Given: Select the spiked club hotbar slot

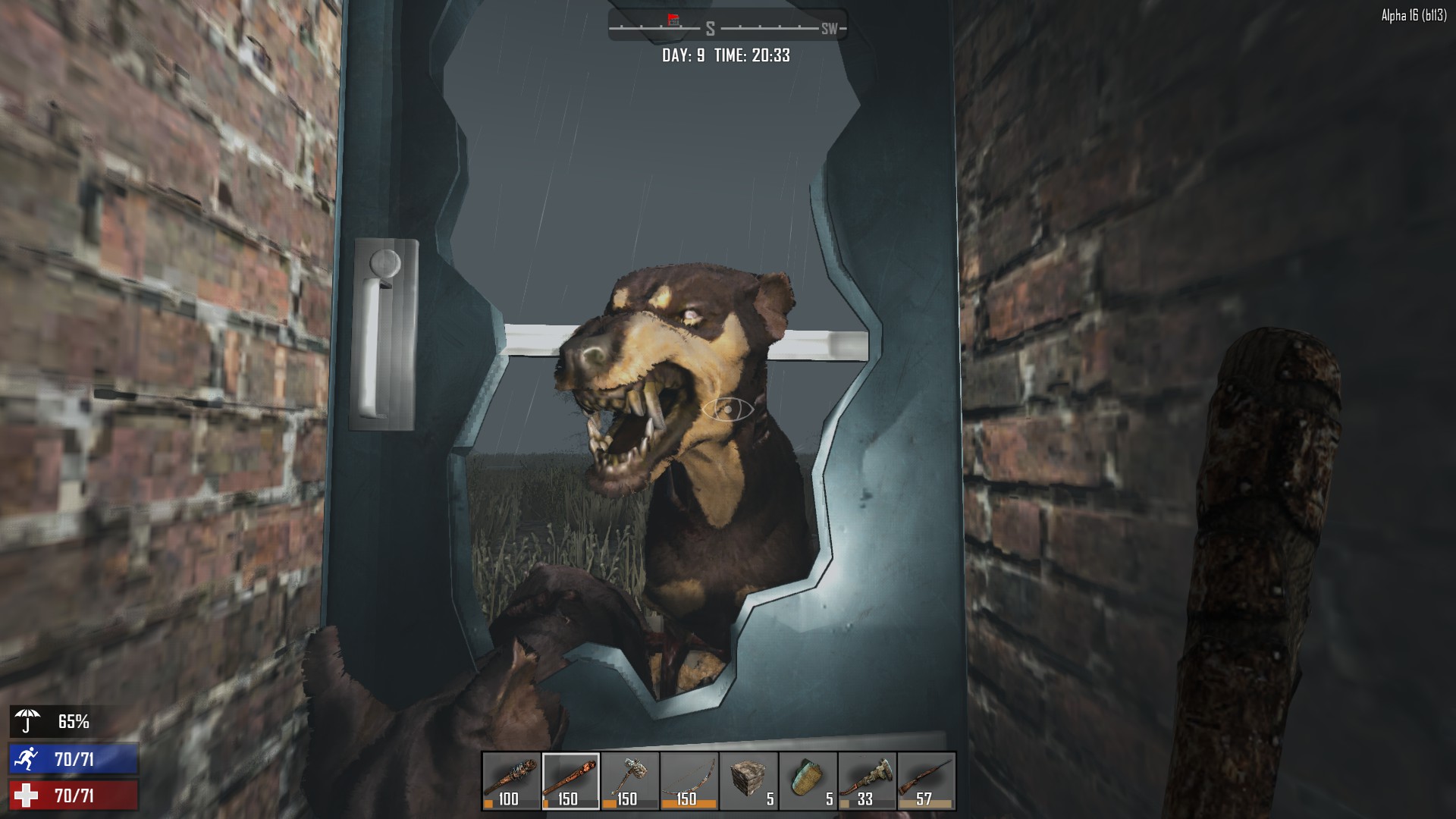Looking at the screenshot, I should tap(511, 781).
